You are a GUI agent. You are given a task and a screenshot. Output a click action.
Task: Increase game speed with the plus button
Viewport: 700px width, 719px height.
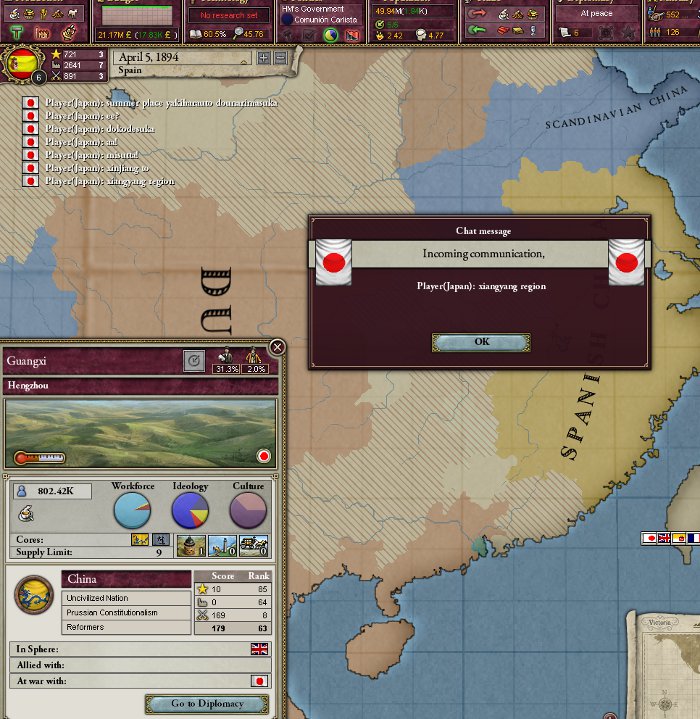264,58
